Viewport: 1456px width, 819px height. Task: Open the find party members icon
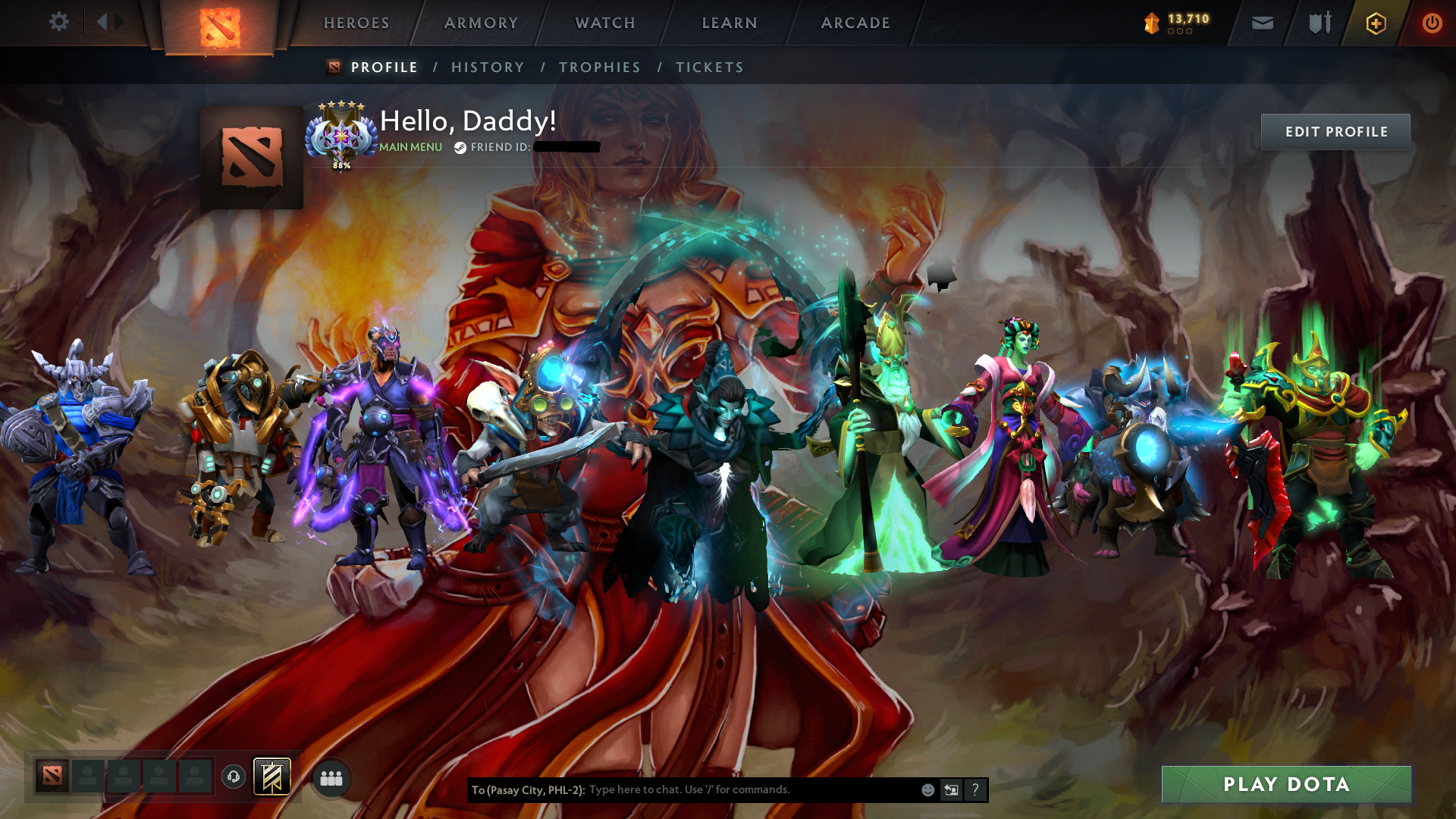331,777
